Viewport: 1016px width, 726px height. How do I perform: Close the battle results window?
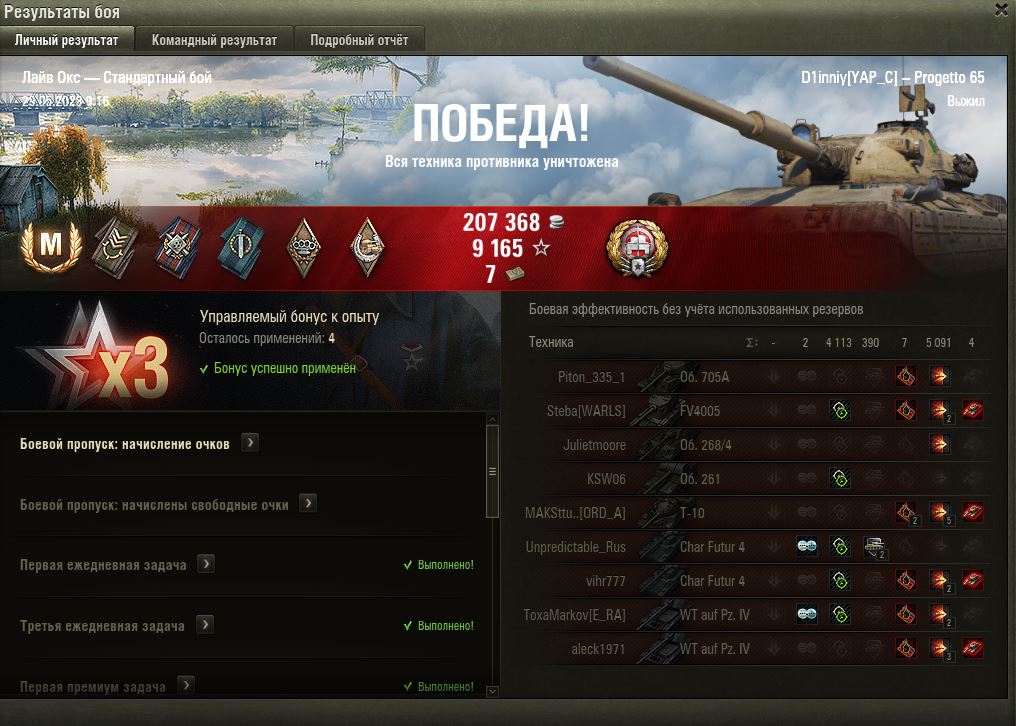pos(1001,10)
